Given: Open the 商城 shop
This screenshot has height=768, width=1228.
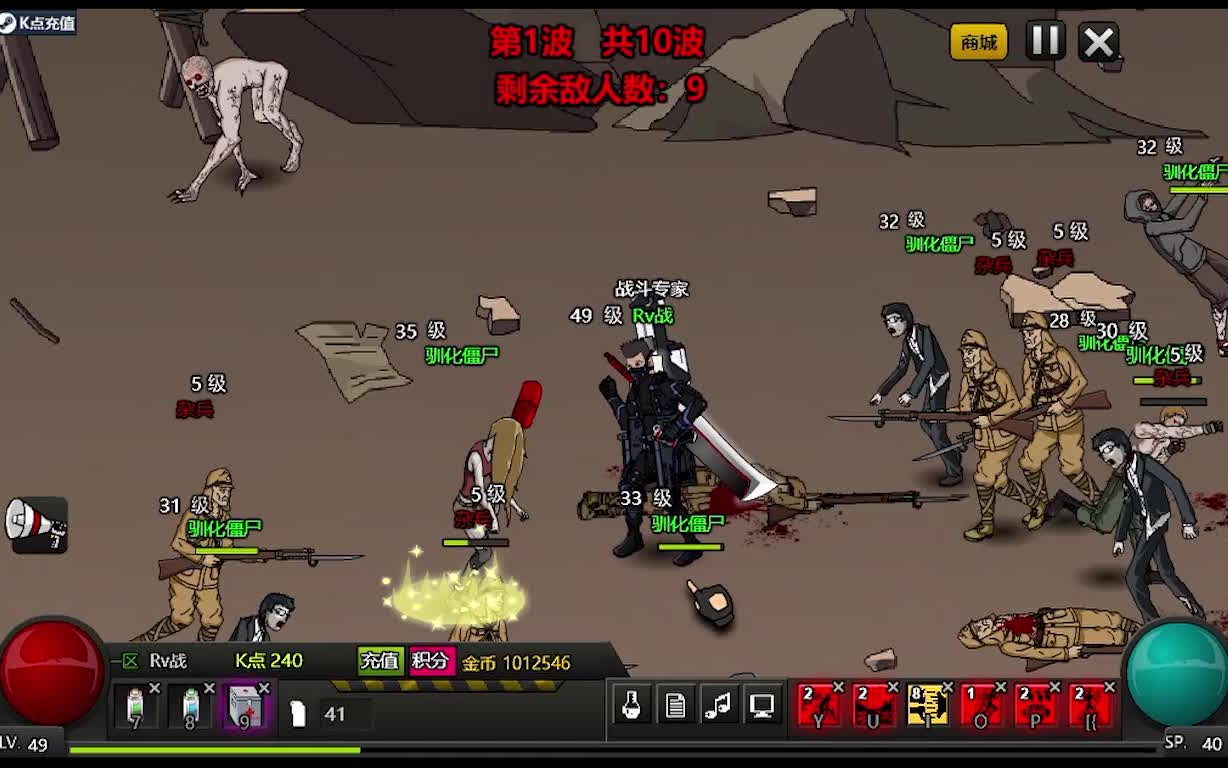Looking at the screenshot, I should (x=978, y=42).
